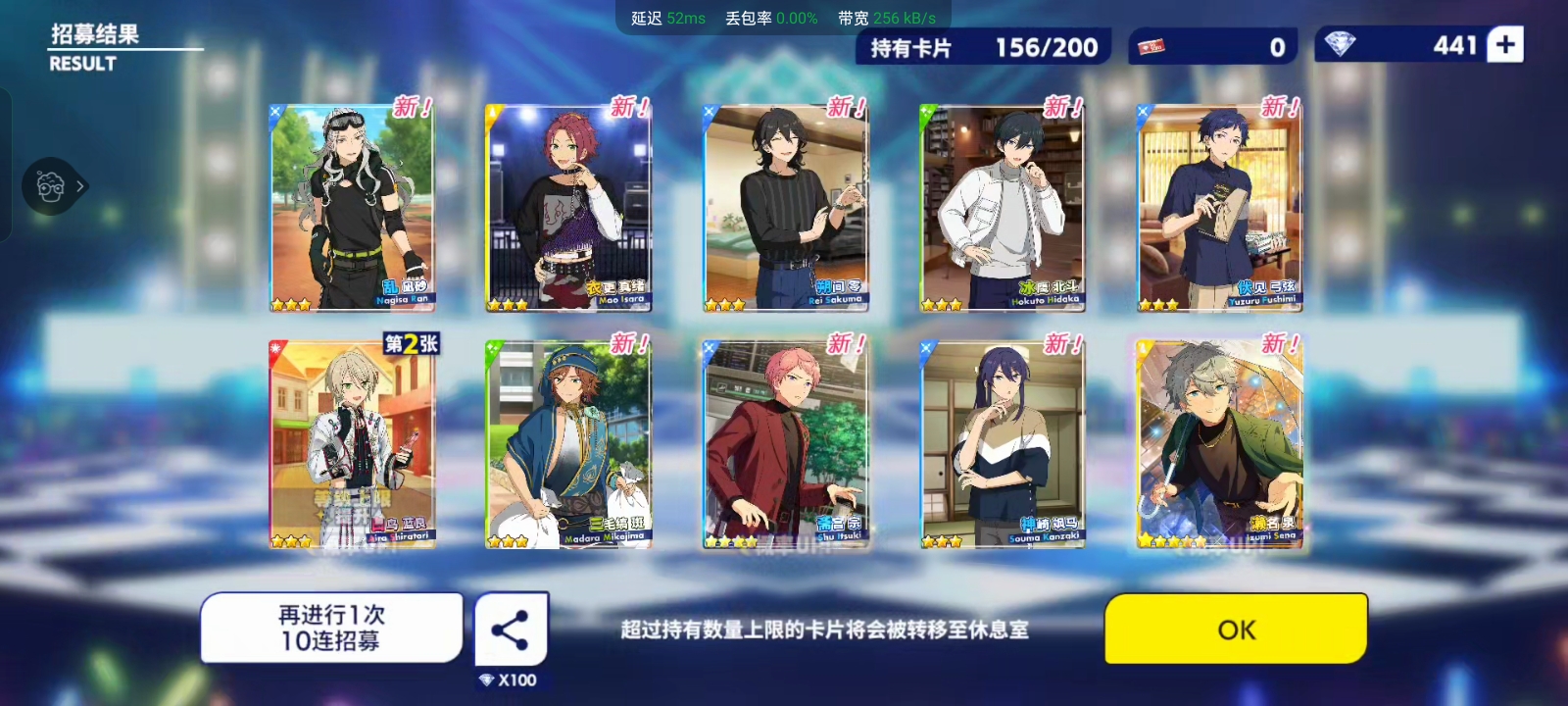Add more diamonds with the plus button
1568x706 pixels.
tap(1505, 45)
